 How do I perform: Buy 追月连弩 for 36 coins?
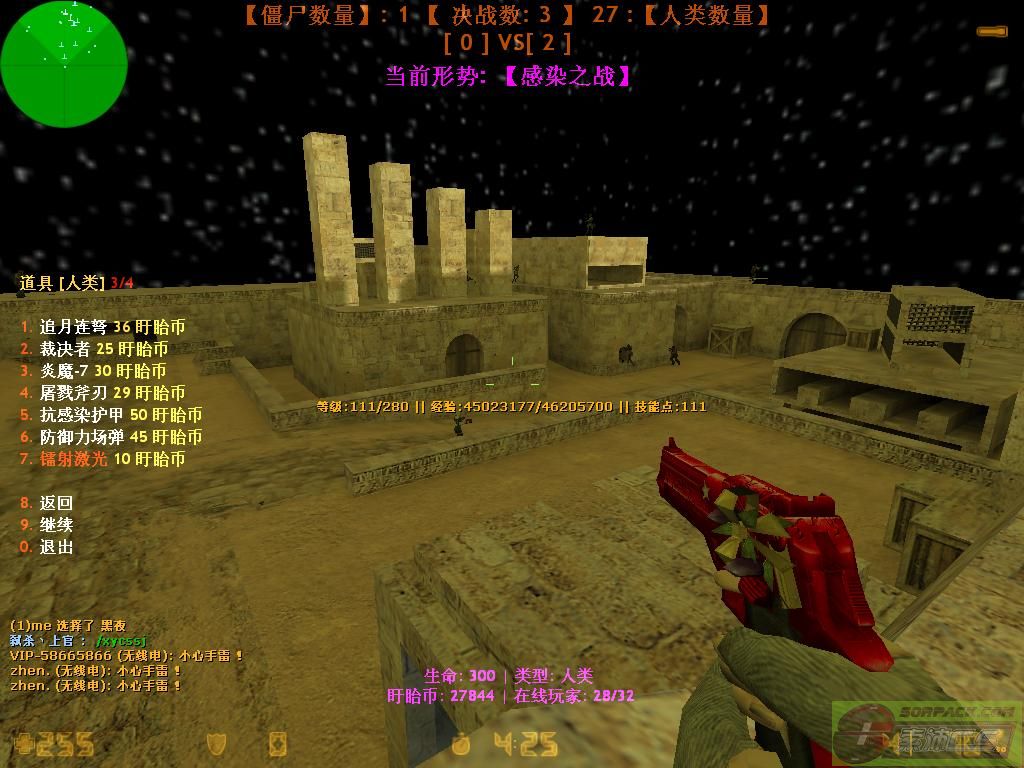103,327
